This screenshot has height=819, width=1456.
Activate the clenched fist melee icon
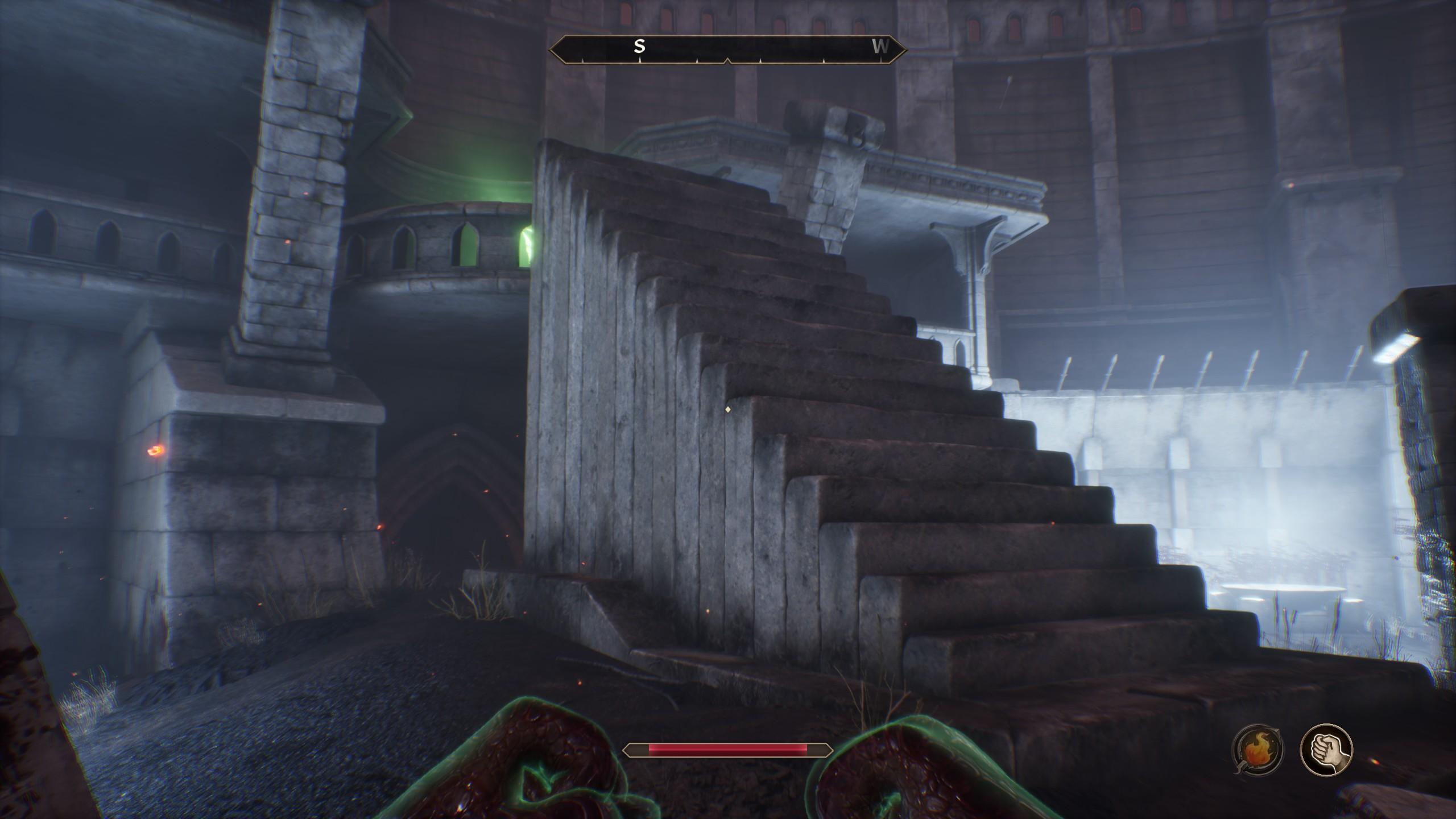(x=1326, y=750)
